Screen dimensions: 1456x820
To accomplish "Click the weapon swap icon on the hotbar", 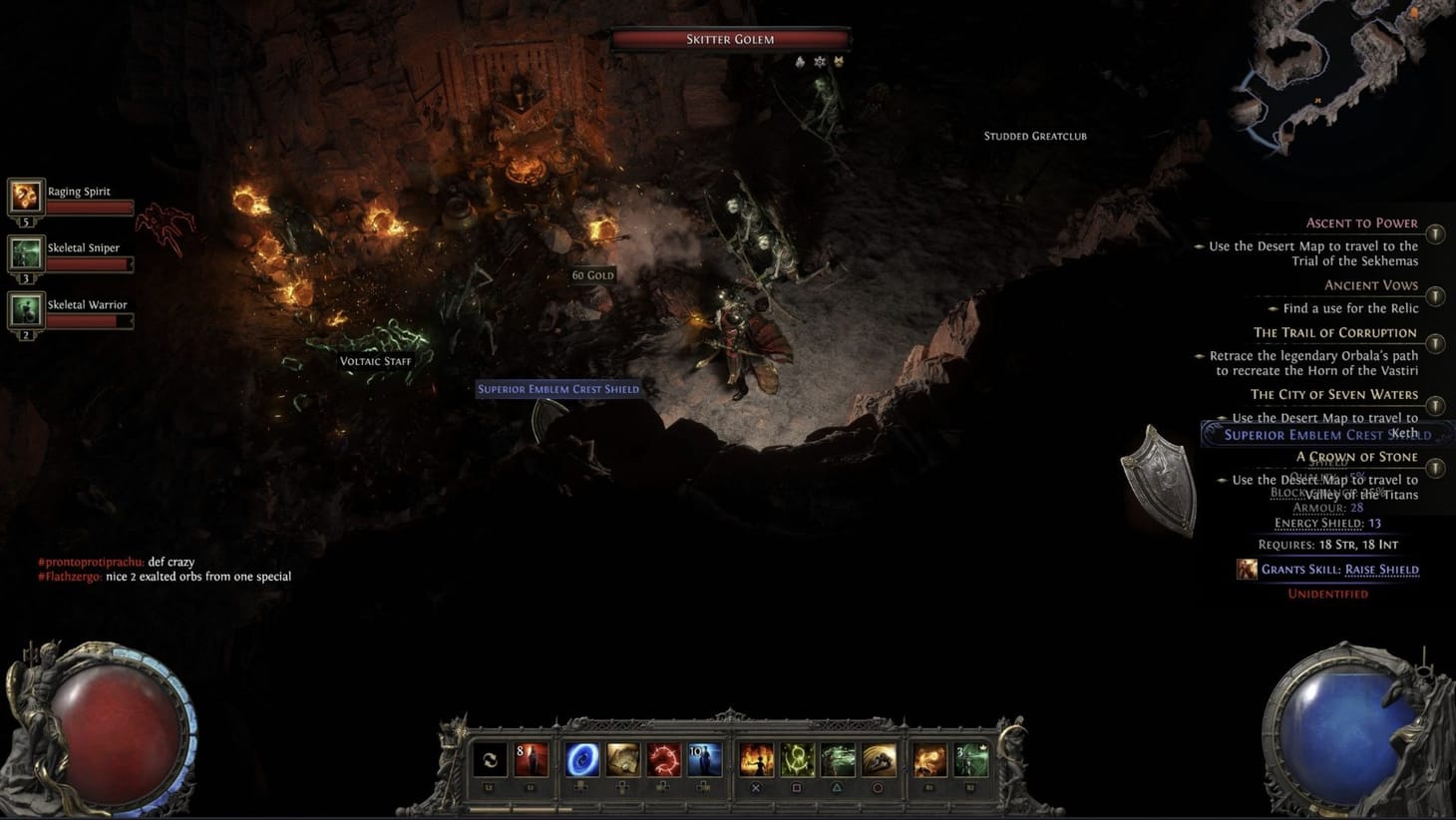I will tap(492, 761).
